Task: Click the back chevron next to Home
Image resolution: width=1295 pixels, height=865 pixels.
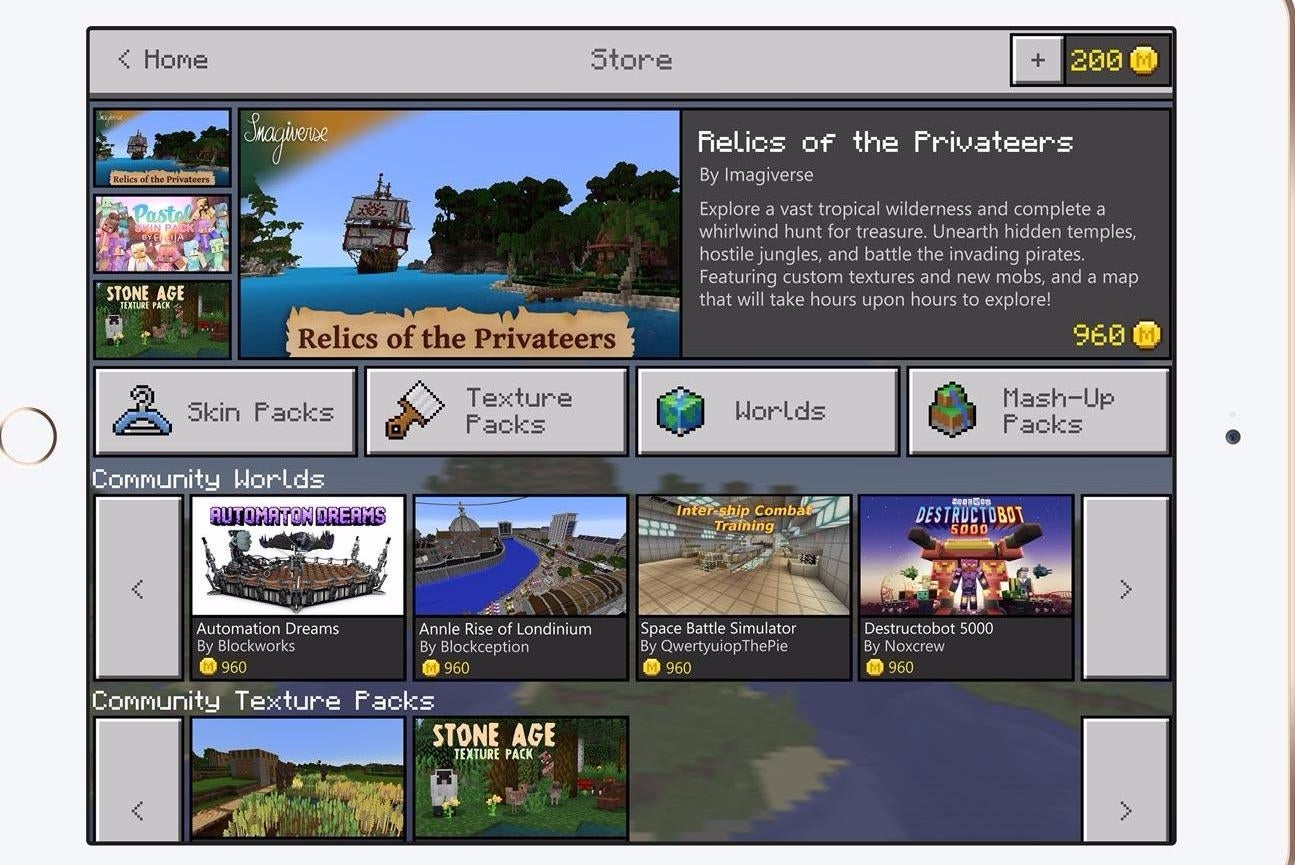Action: point(122,59)
